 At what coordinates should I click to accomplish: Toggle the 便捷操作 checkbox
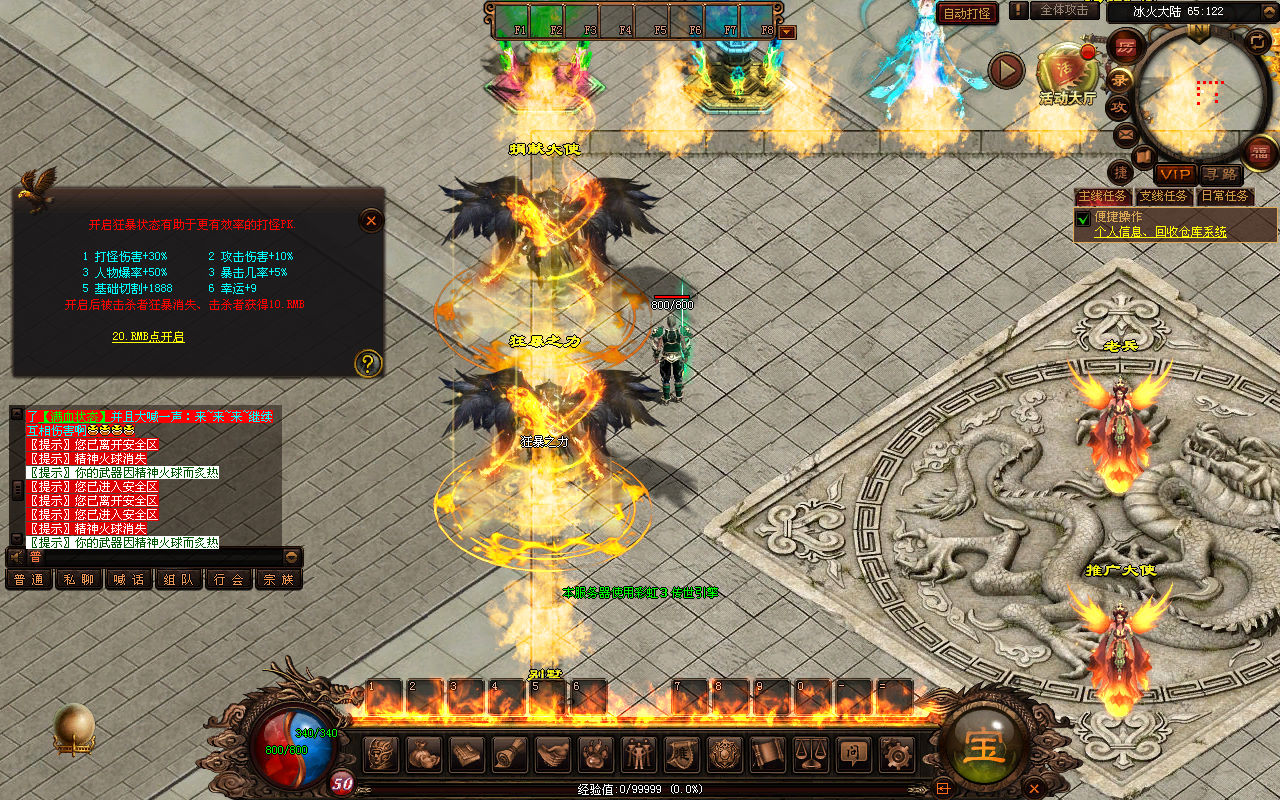click(1082, 218)
